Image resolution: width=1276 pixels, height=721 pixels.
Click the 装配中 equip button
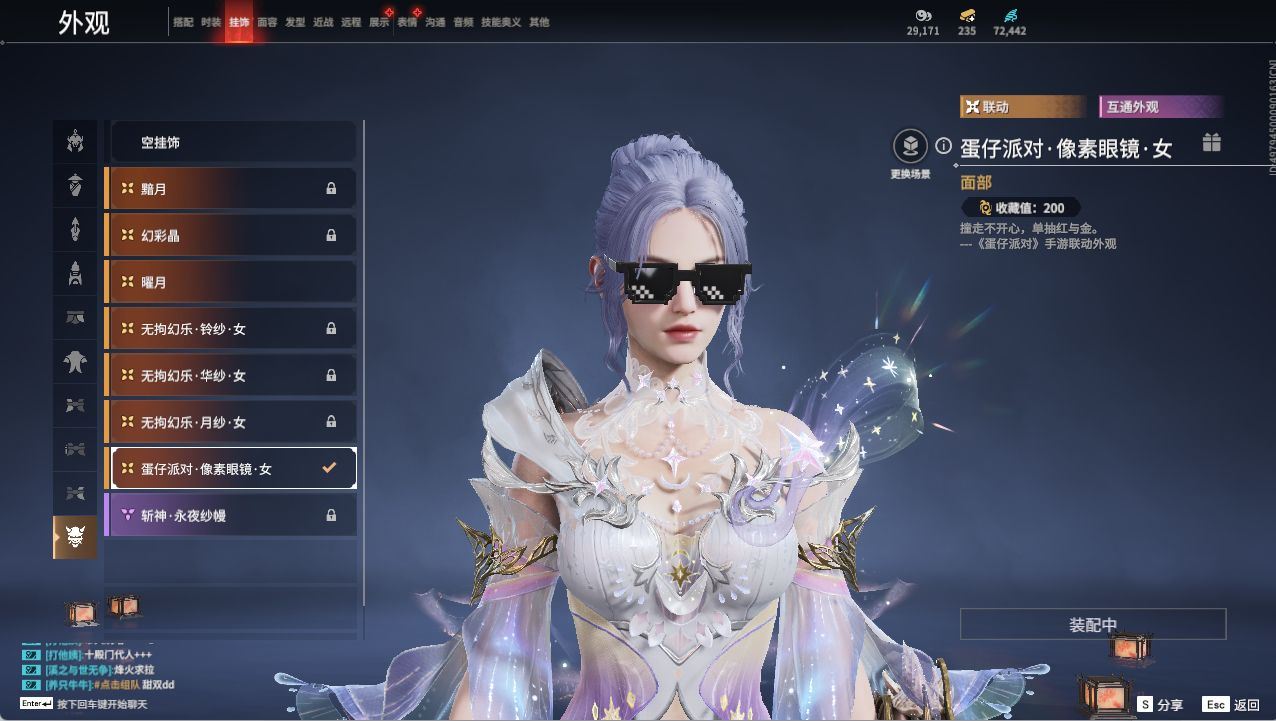pos(1093,625)
